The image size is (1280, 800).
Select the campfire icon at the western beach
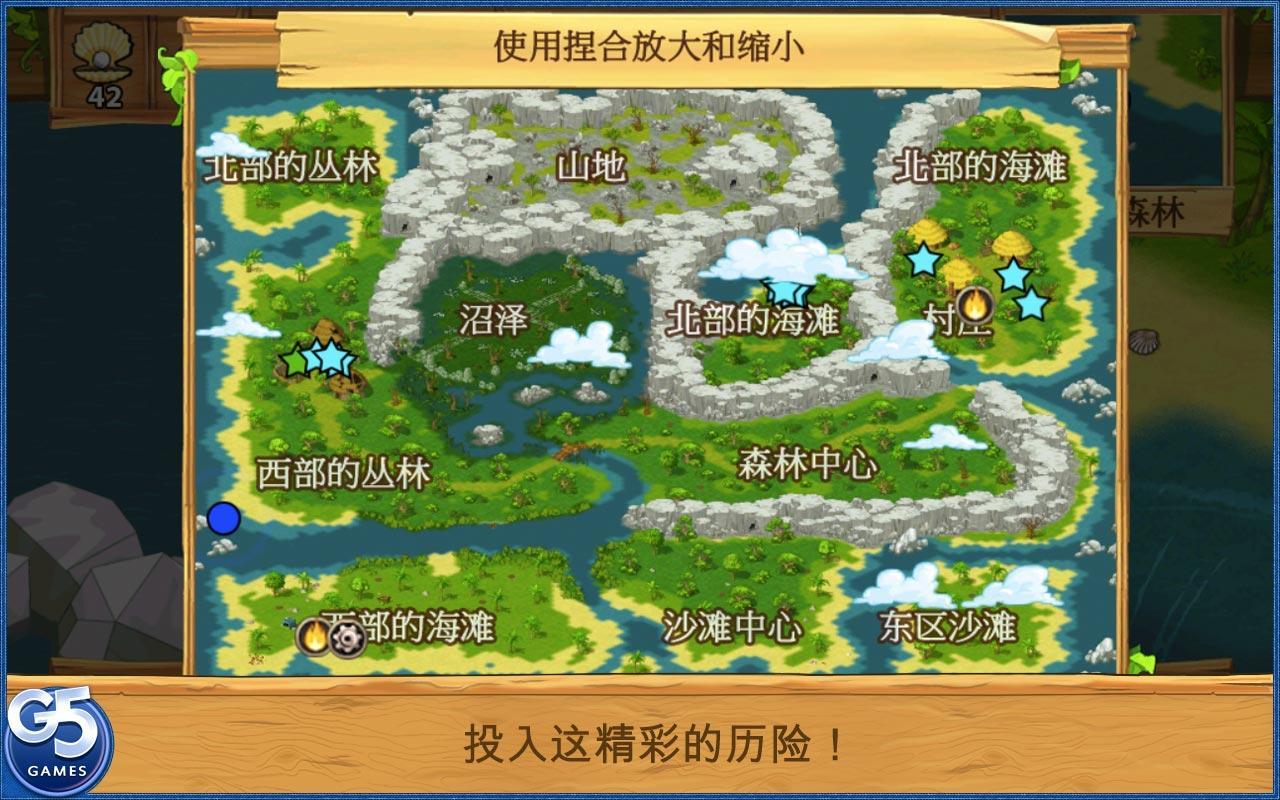pyautogui.click(x=313, y=634)
